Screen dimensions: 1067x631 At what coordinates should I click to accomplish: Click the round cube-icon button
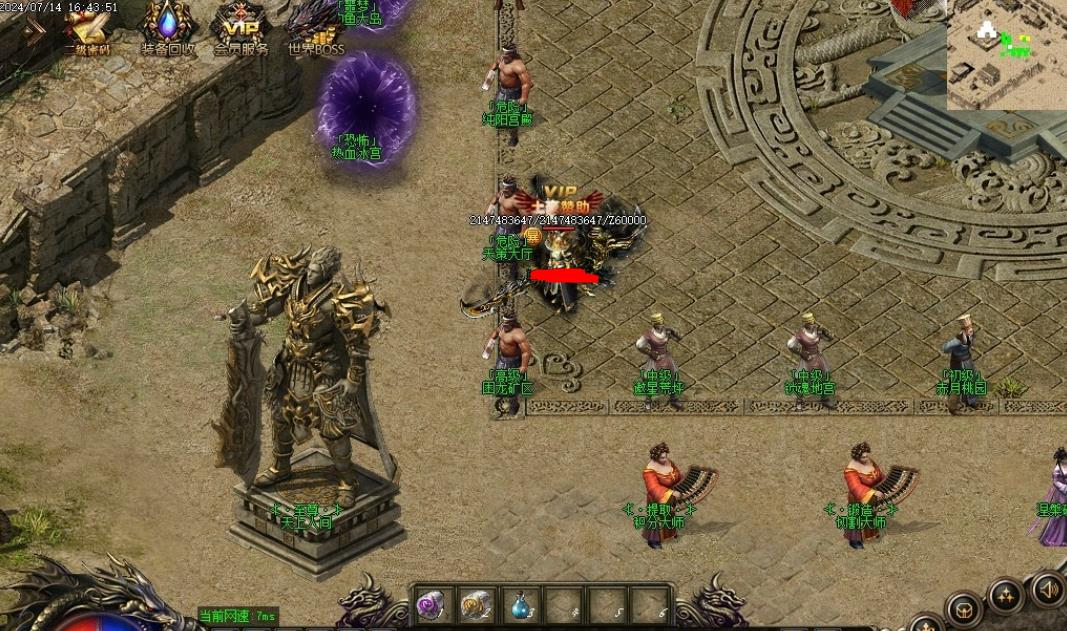pos(965,608)
